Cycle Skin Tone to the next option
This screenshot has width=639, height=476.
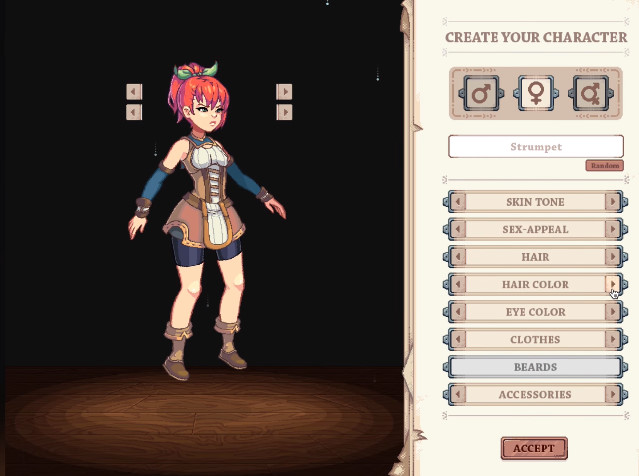coord(613,202)
